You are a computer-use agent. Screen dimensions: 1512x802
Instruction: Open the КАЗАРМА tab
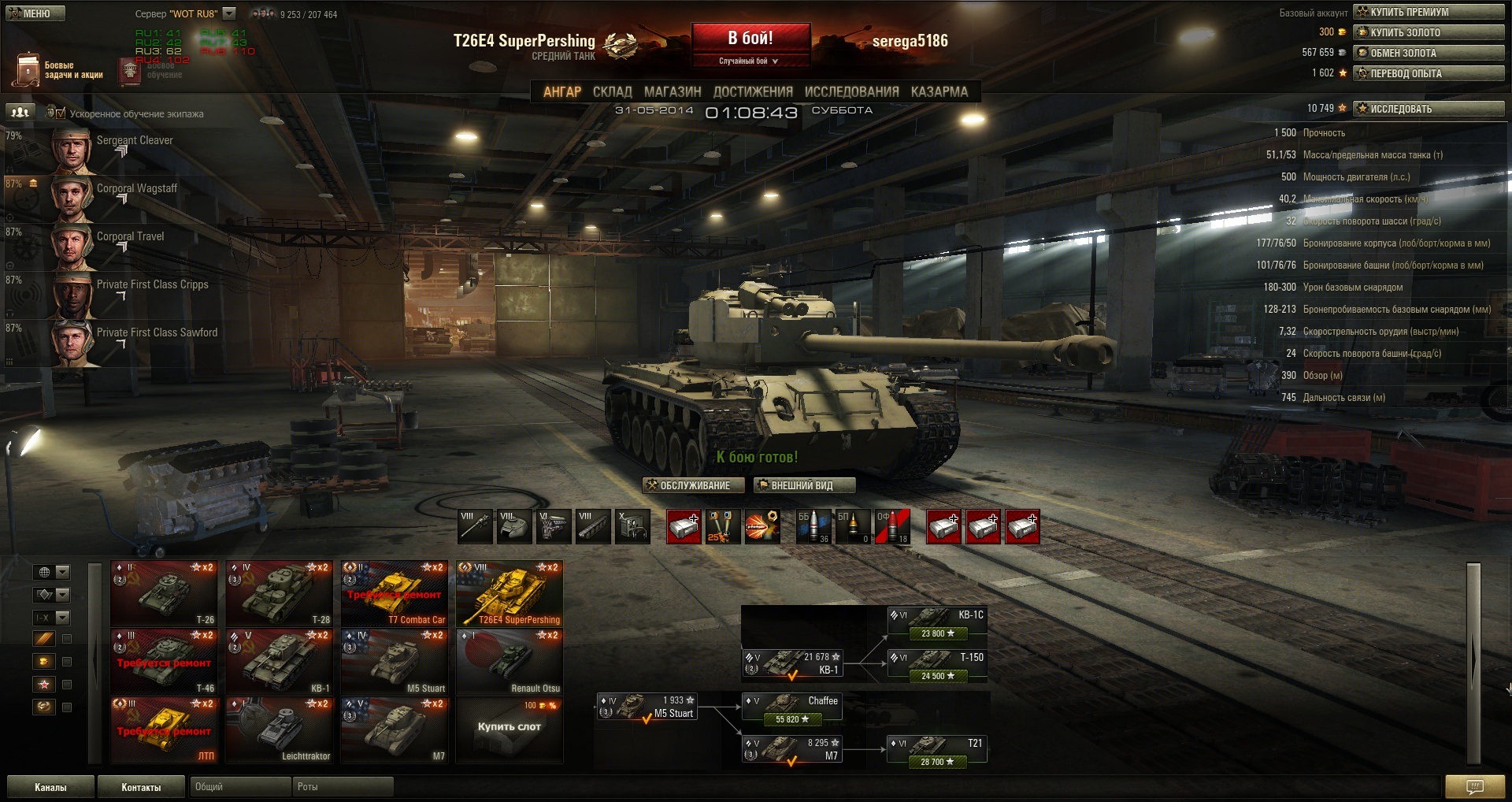point(939,92)
